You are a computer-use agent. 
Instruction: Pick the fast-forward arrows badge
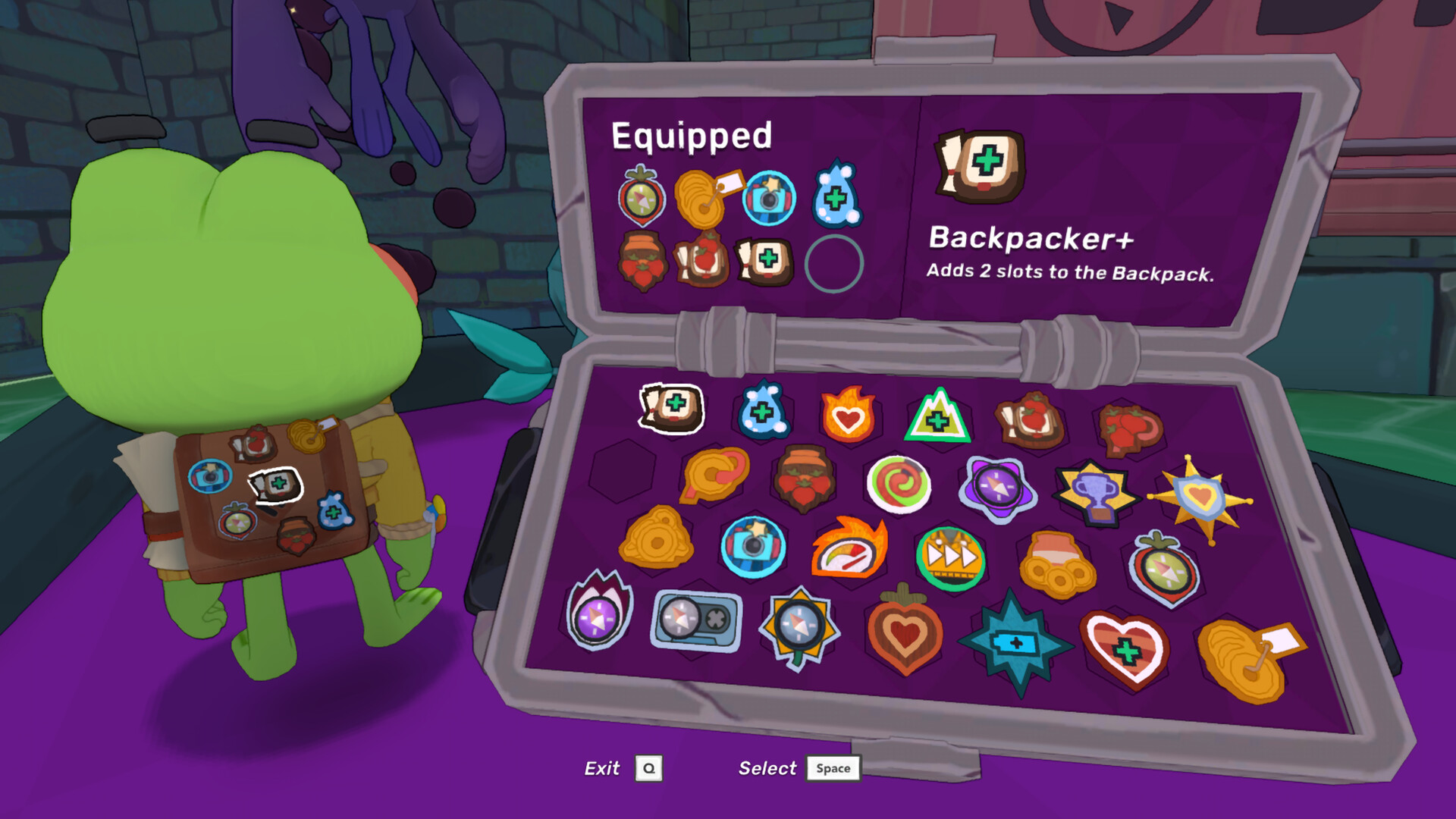click(x=950, y=558)
